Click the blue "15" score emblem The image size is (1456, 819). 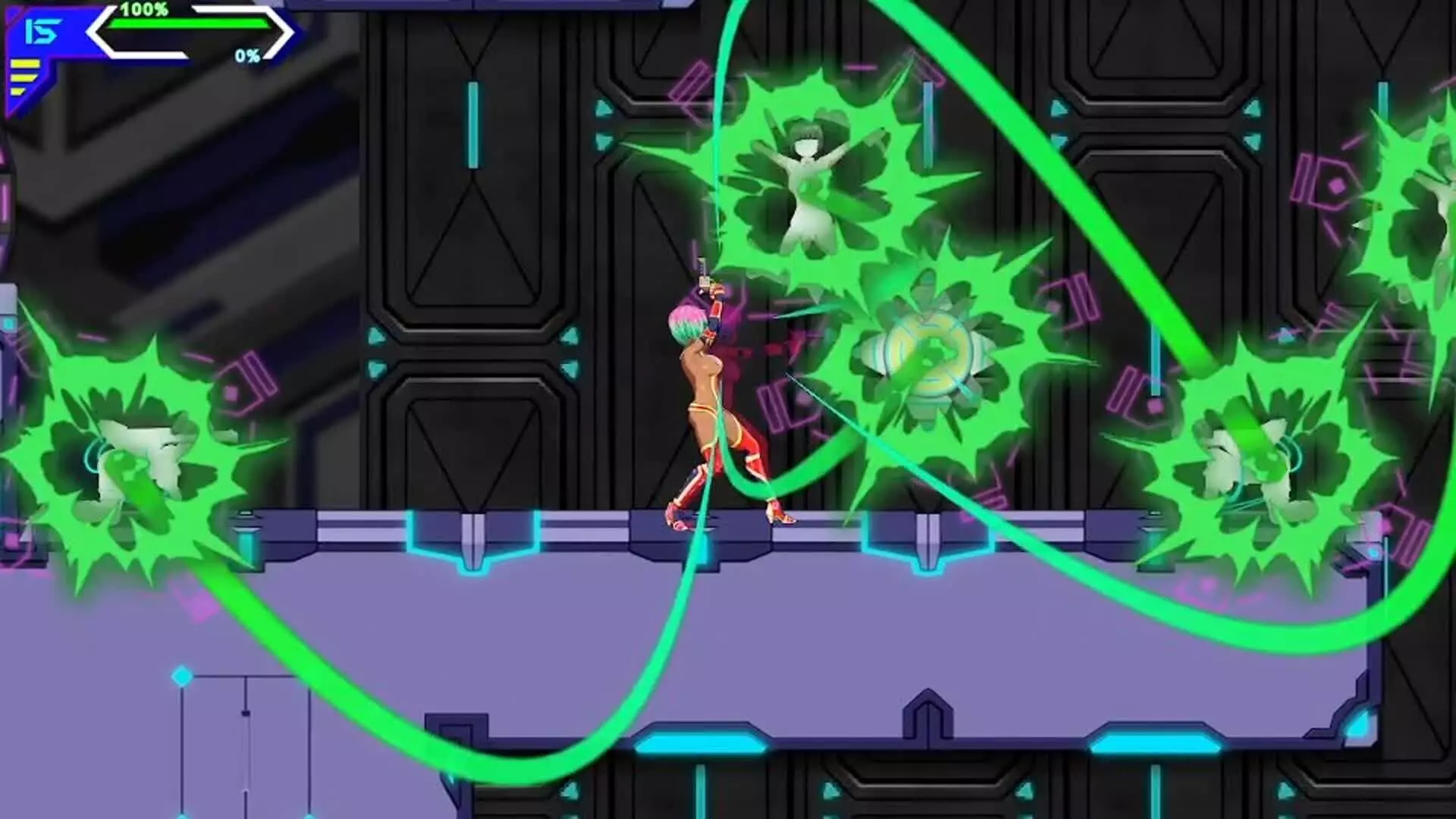tap(42, 32)
